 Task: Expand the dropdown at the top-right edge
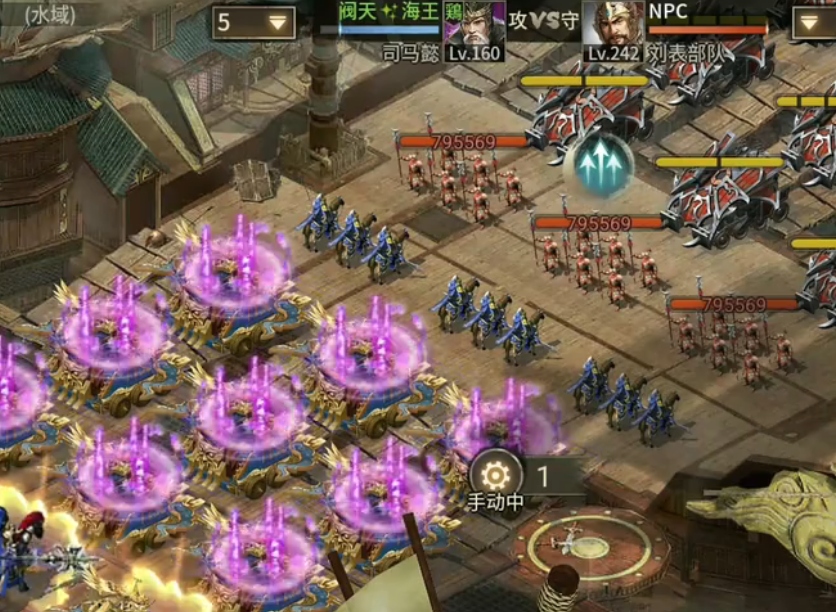(815, 23)
